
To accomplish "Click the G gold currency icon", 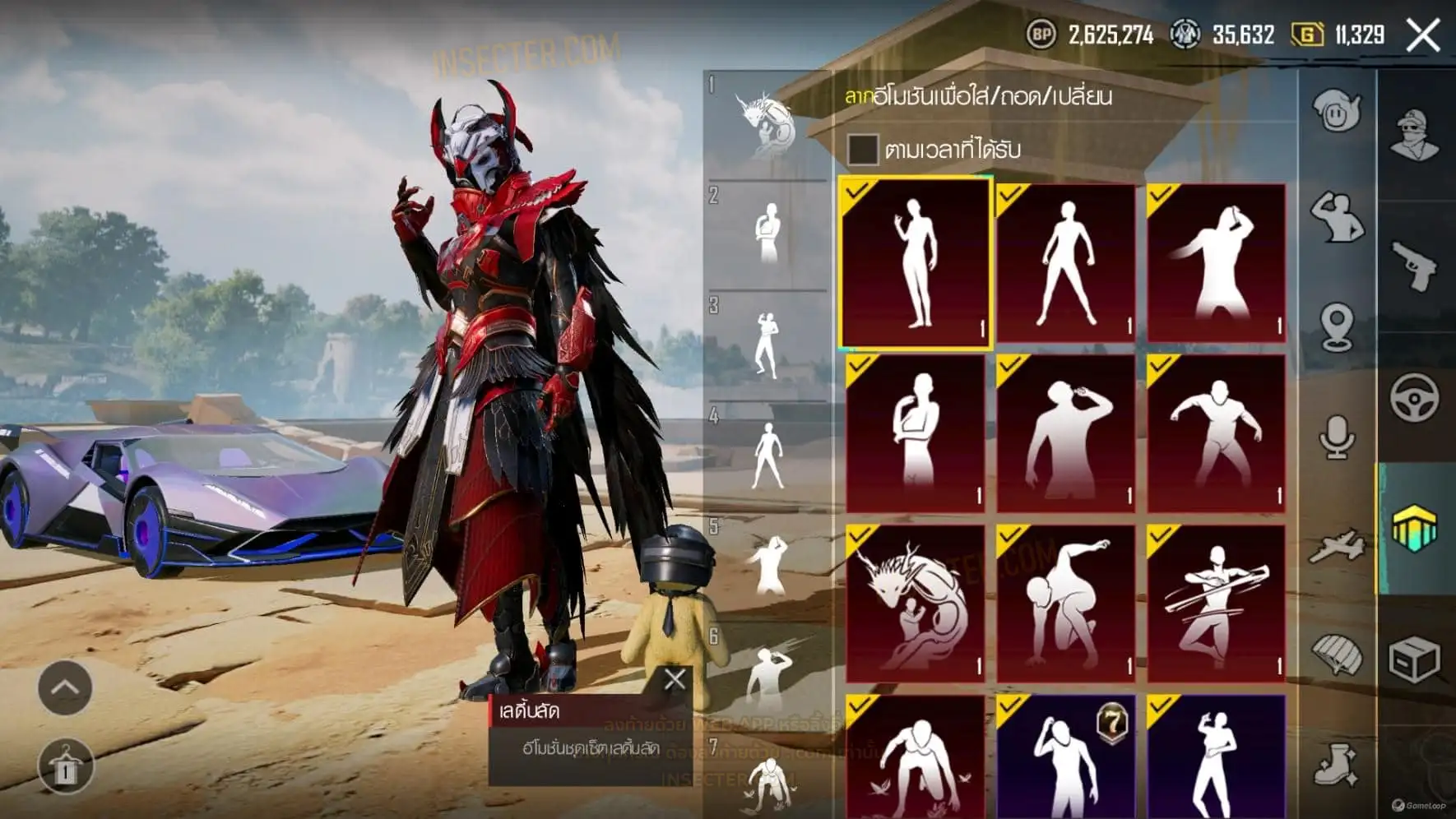I will click(1307, 35).
